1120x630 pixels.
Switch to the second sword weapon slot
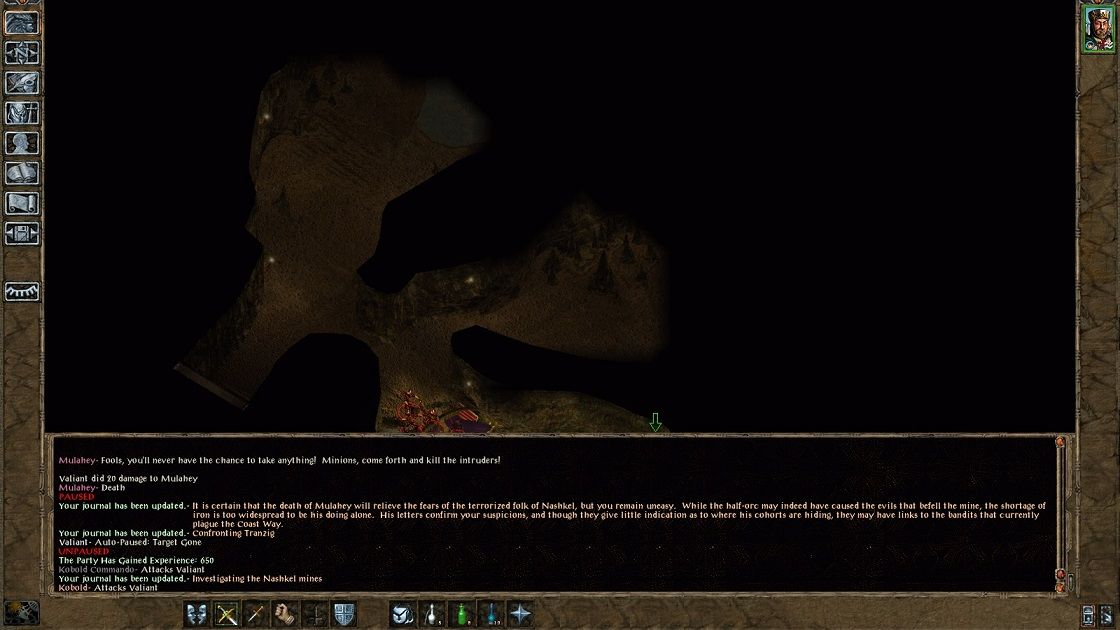[256, 613]
